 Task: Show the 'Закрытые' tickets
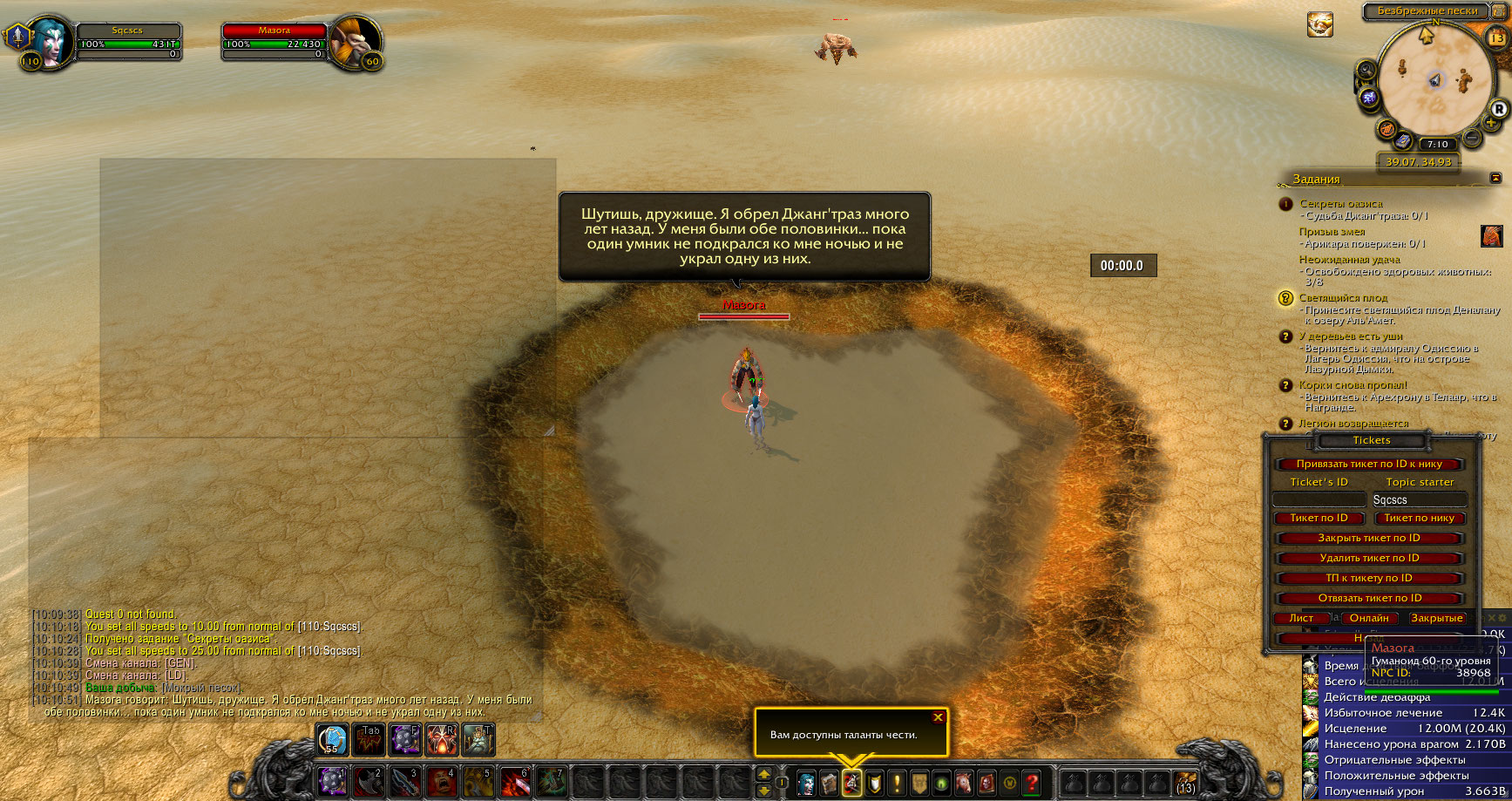point(1436,618)
